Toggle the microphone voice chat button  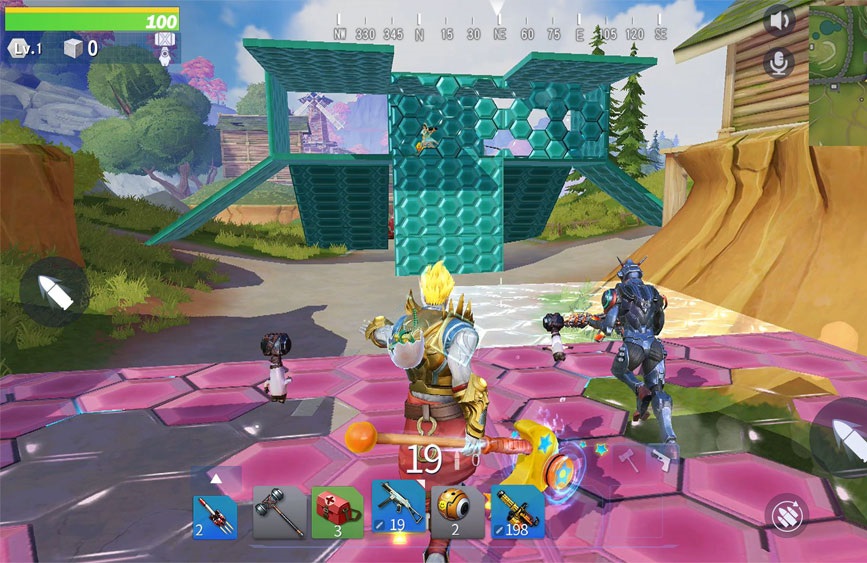tap(778, 62)
